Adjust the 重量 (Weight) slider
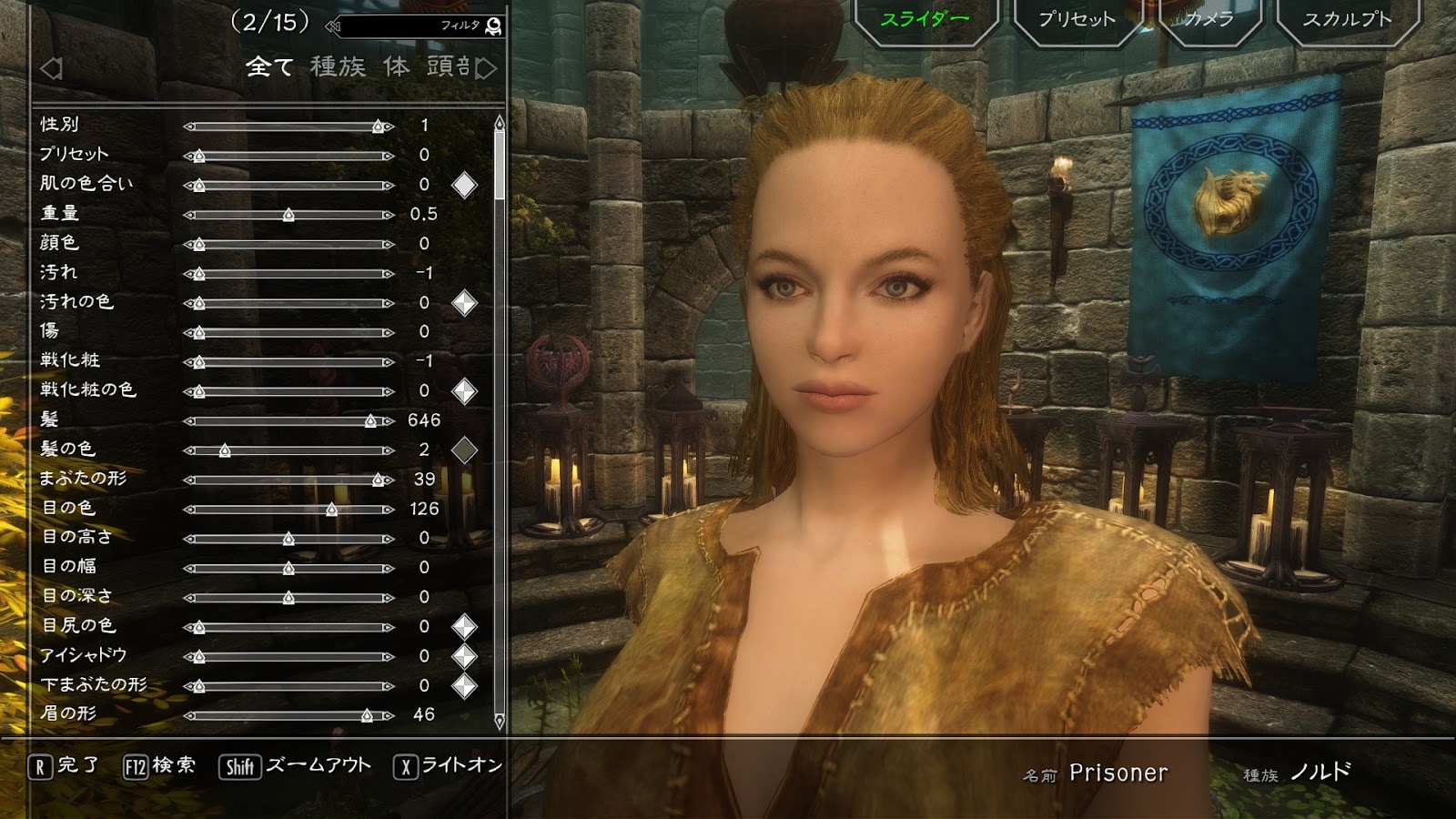The image size is (1456, 819). point(288,215)
